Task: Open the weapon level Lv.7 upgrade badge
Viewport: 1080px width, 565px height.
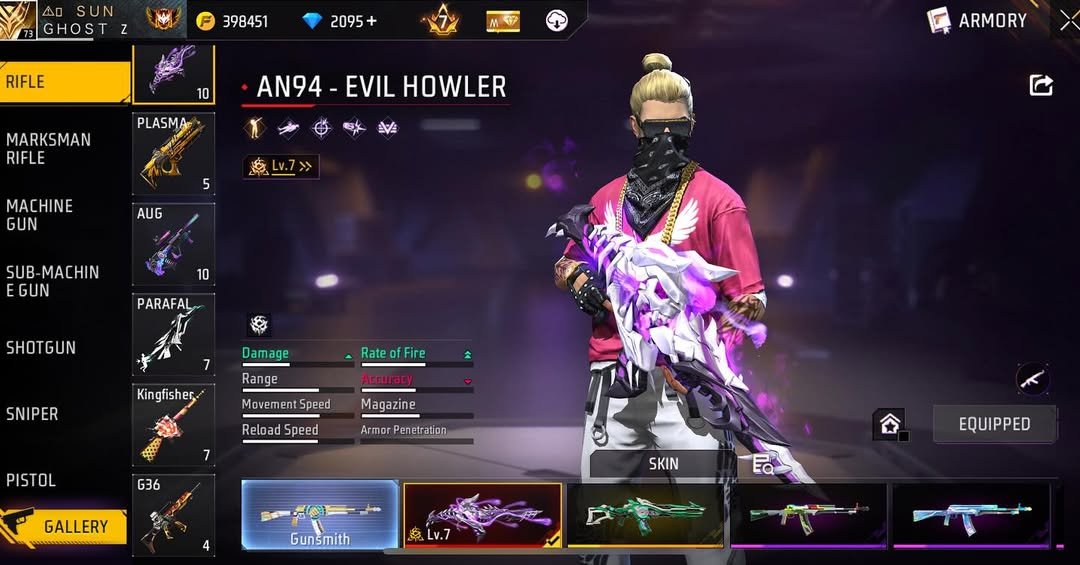Action: click(281, 167)
